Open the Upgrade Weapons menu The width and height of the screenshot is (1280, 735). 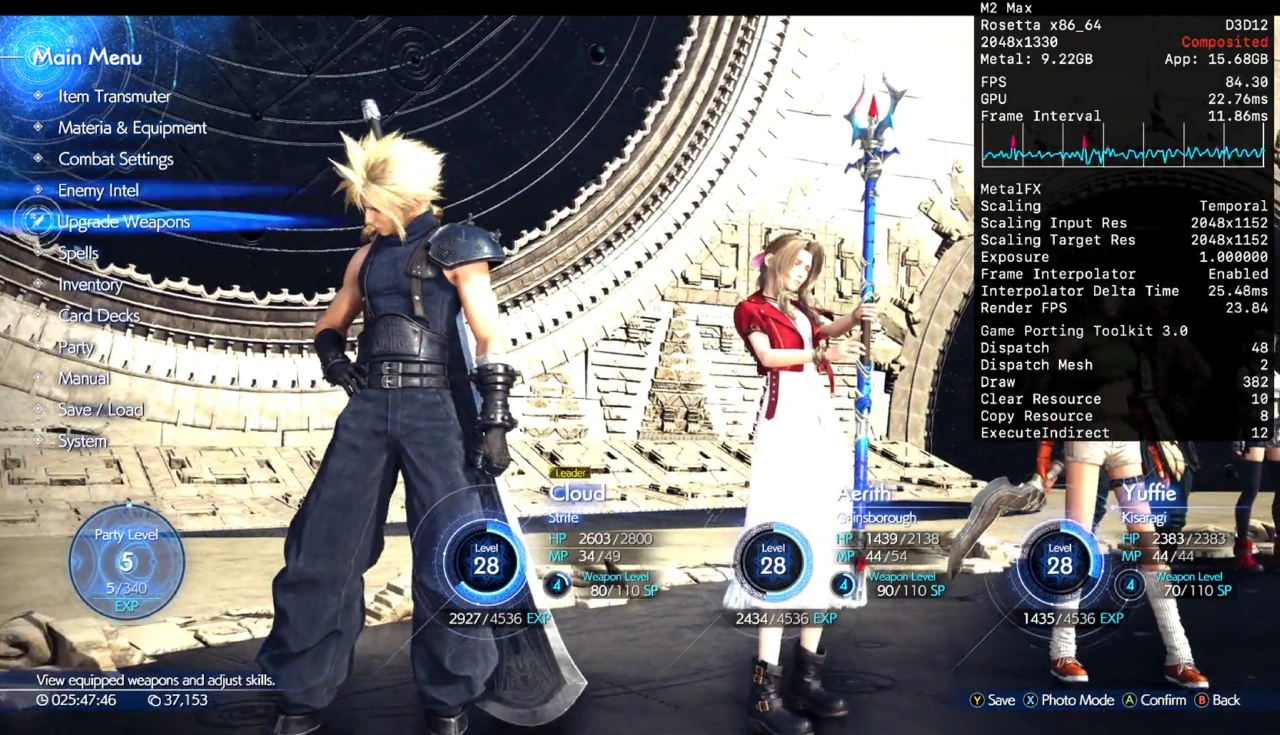(x=122, y=221)
